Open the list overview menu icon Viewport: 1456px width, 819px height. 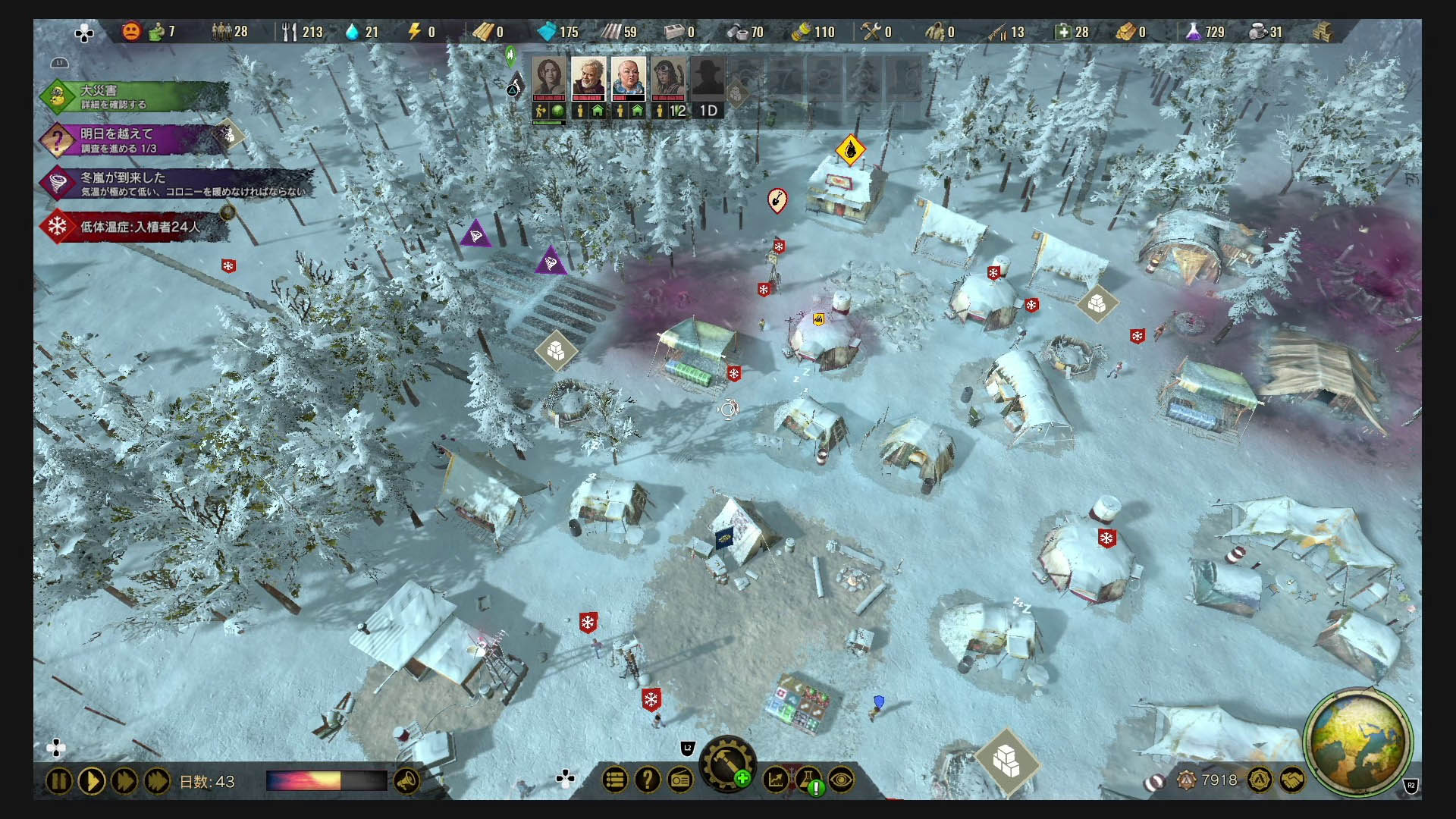615,780
